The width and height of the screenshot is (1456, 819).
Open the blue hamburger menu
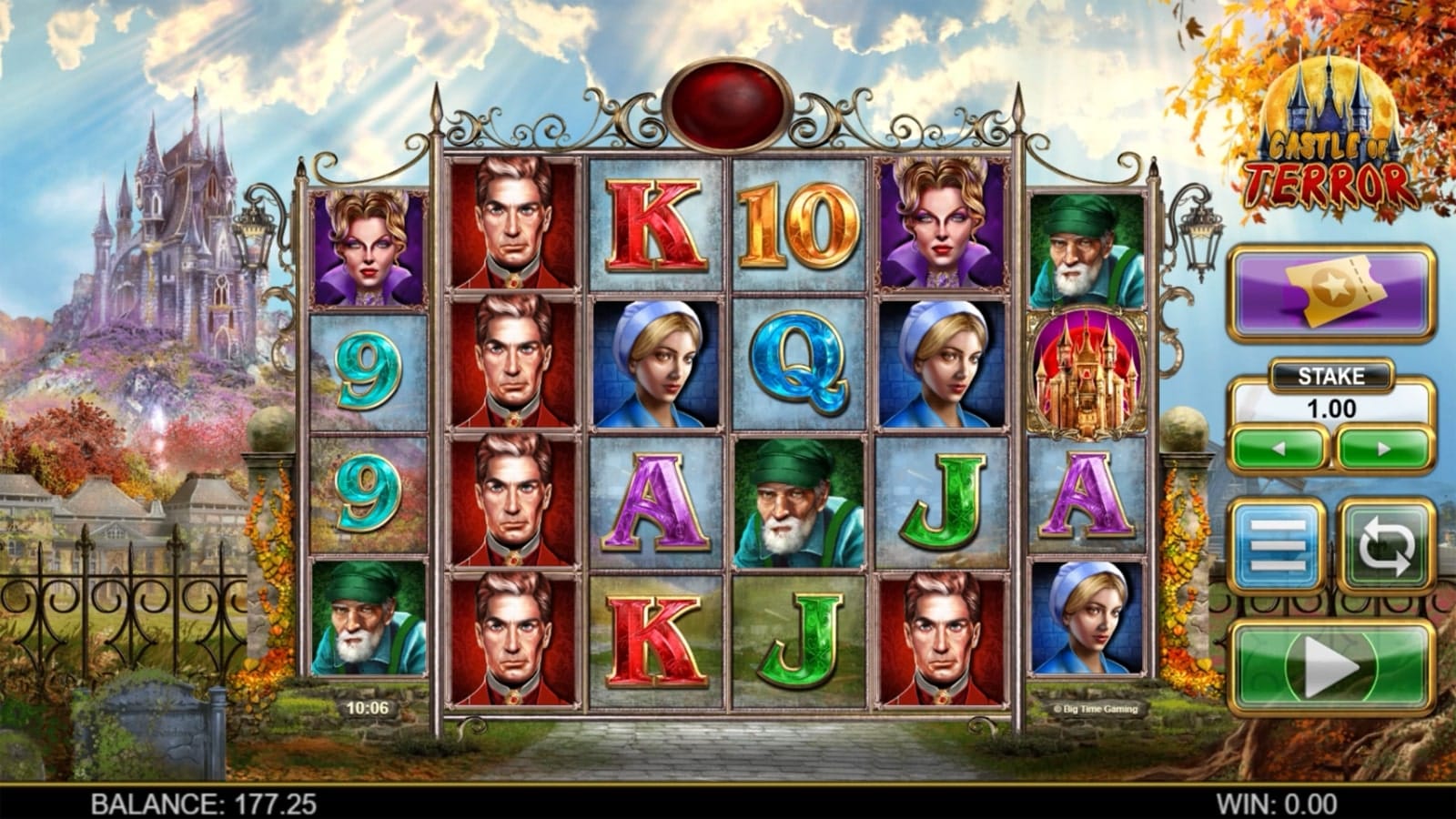coord(1278,546)
